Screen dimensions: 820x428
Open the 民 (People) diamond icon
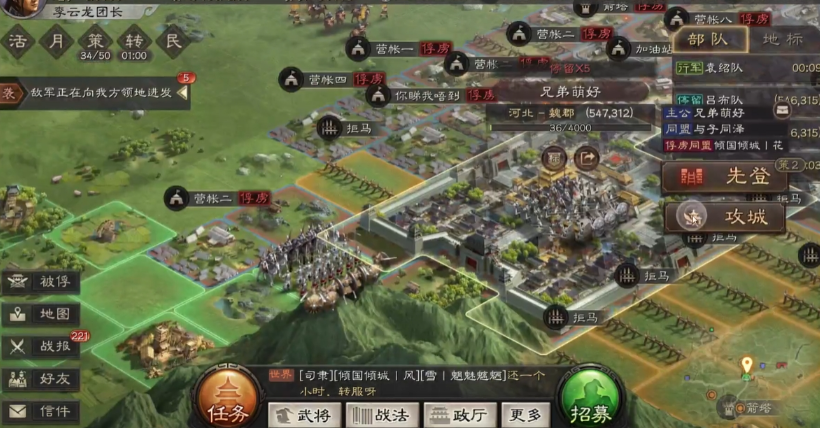coord(172,40)
